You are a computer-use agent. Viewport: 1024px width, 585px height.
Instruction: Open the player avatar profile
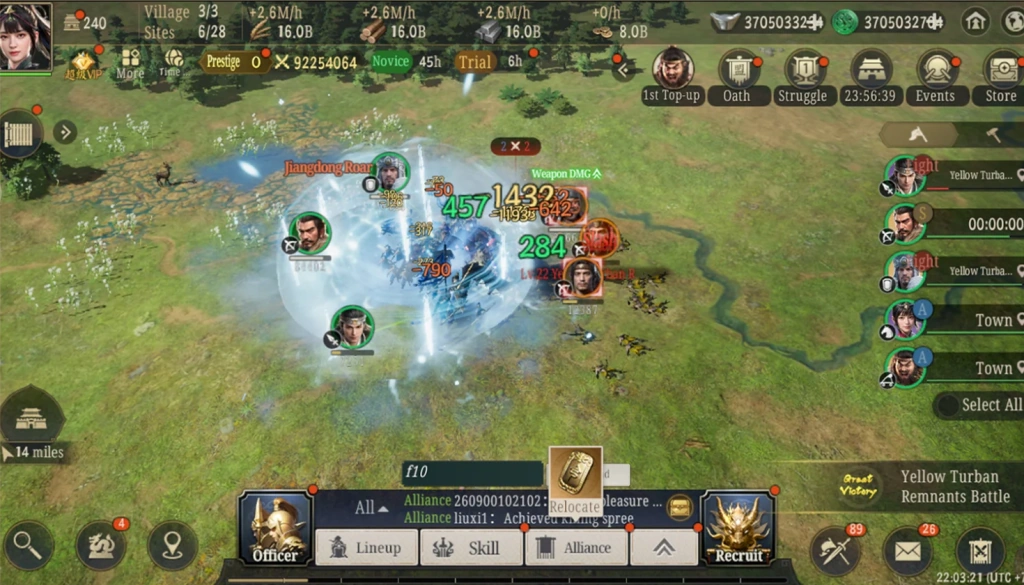pos(25,36)
